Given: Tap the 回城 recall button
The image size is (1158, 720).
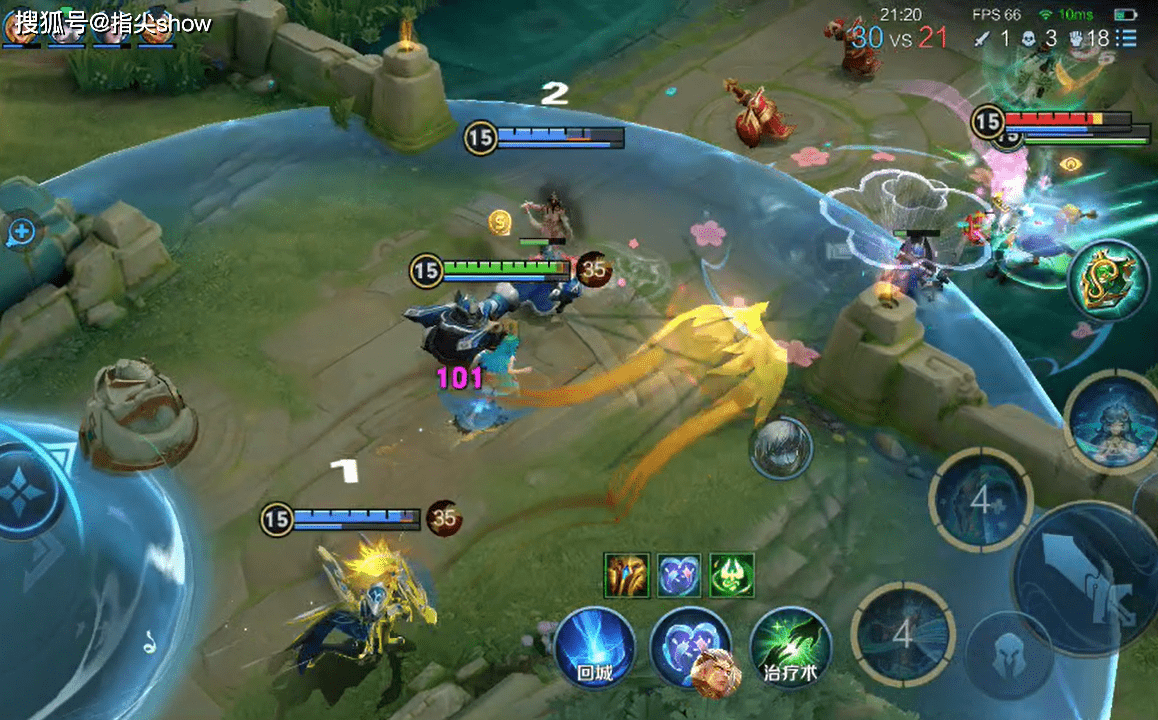Looking at the screenshot, I should point(595,647).
